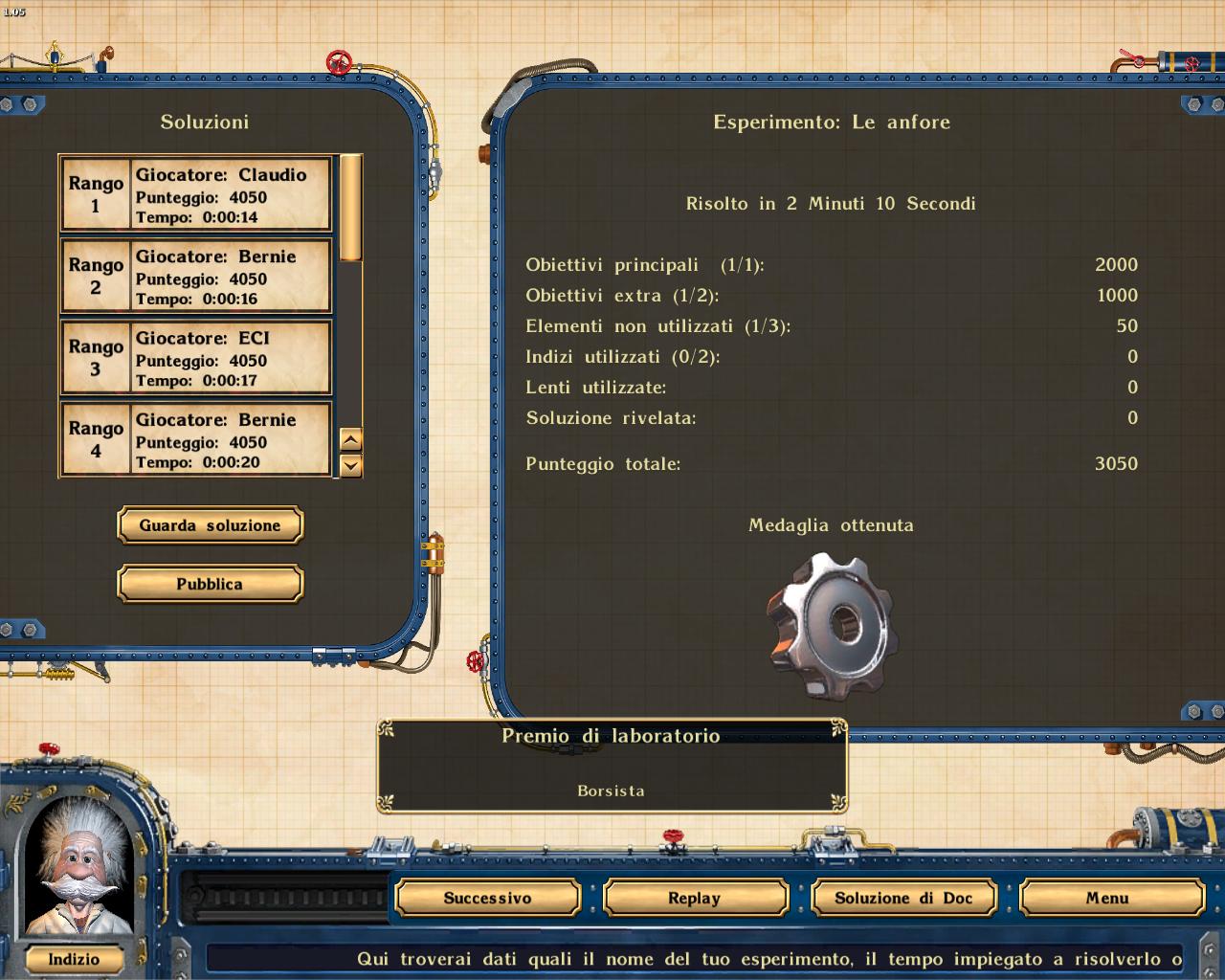Show Soluzione di Doc
Screen dimensions: 1225x980
click(902, 898)
